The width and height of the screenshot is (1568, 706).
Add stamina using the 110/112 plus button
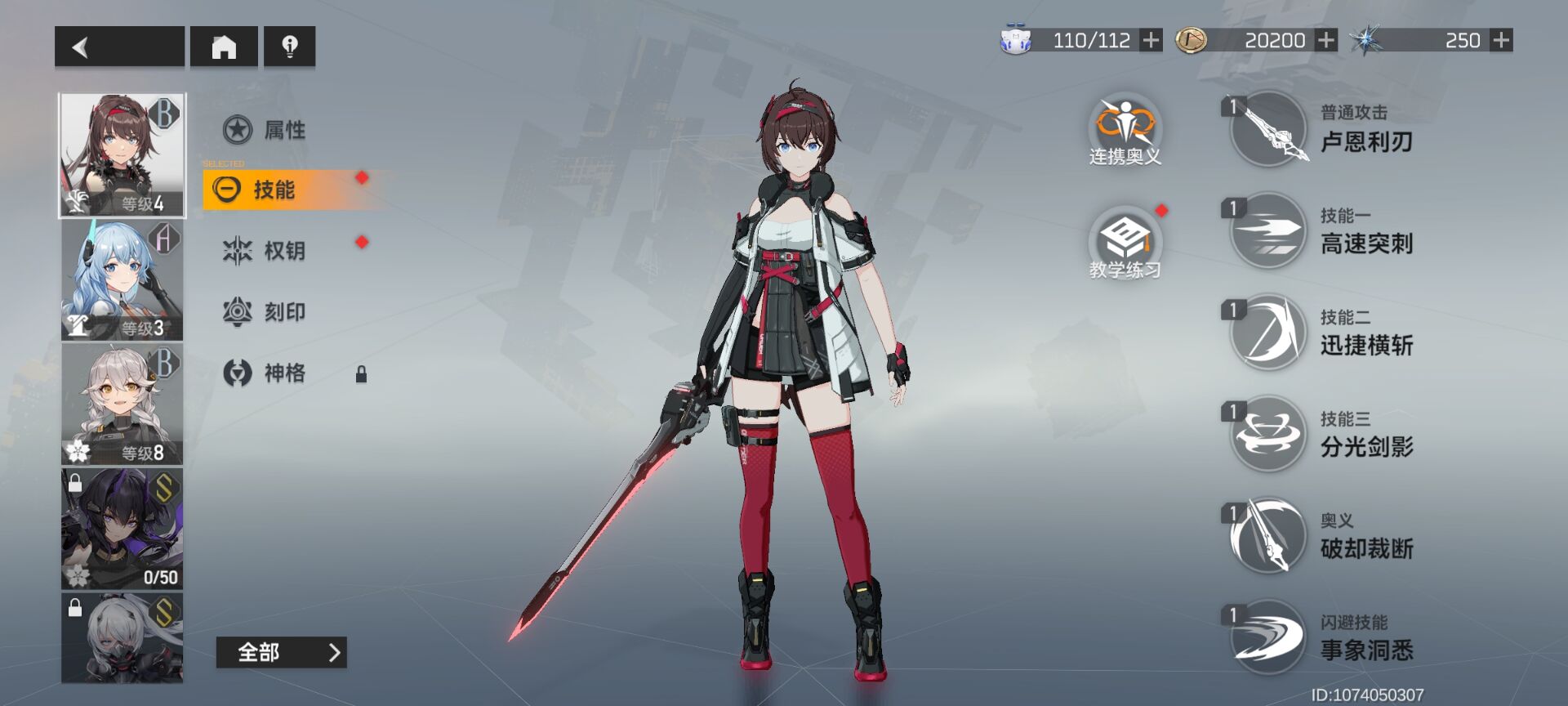coord(1151,40)
